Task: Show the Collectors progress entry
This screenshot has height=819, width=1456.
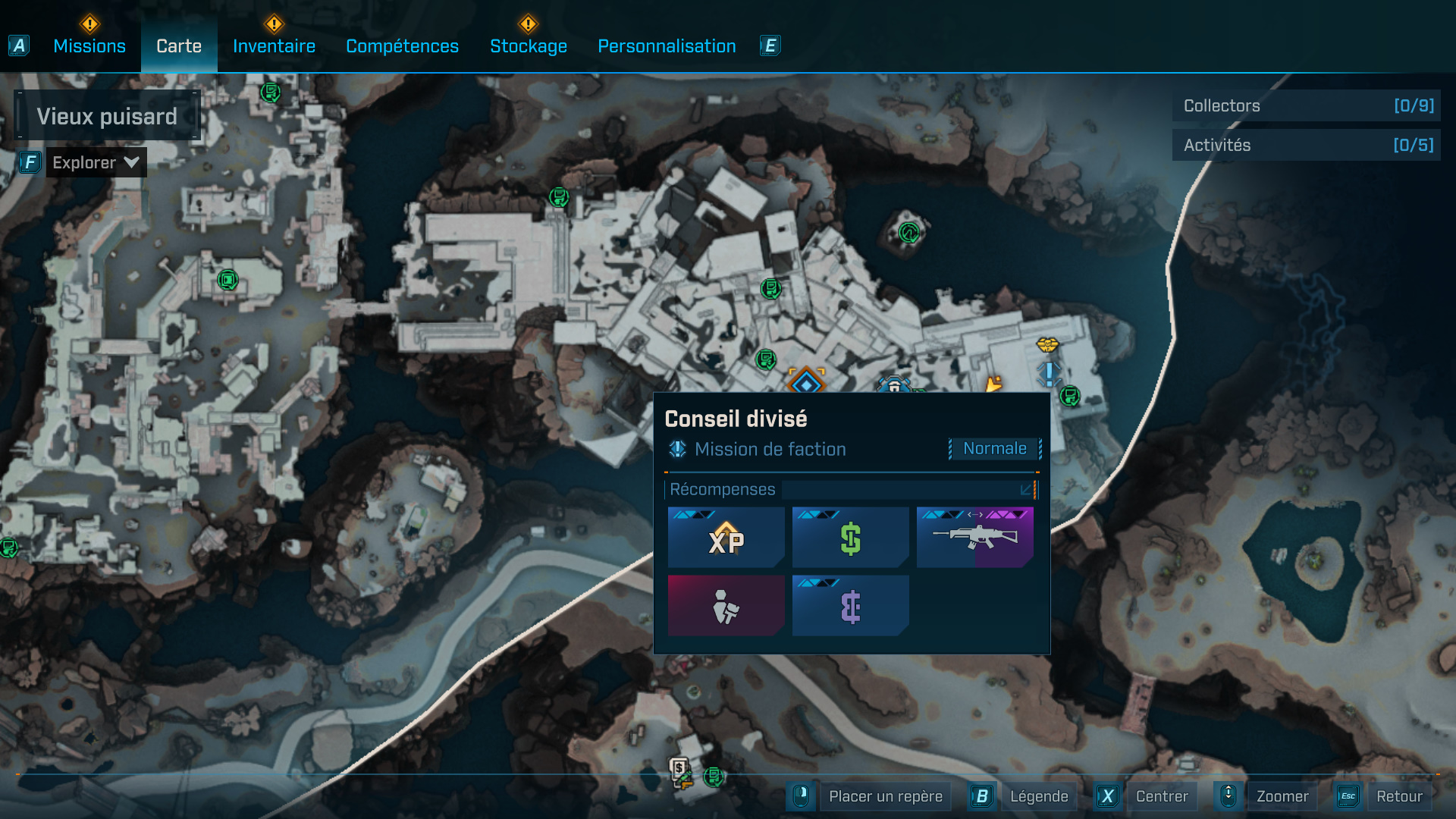Action: 1306,105
